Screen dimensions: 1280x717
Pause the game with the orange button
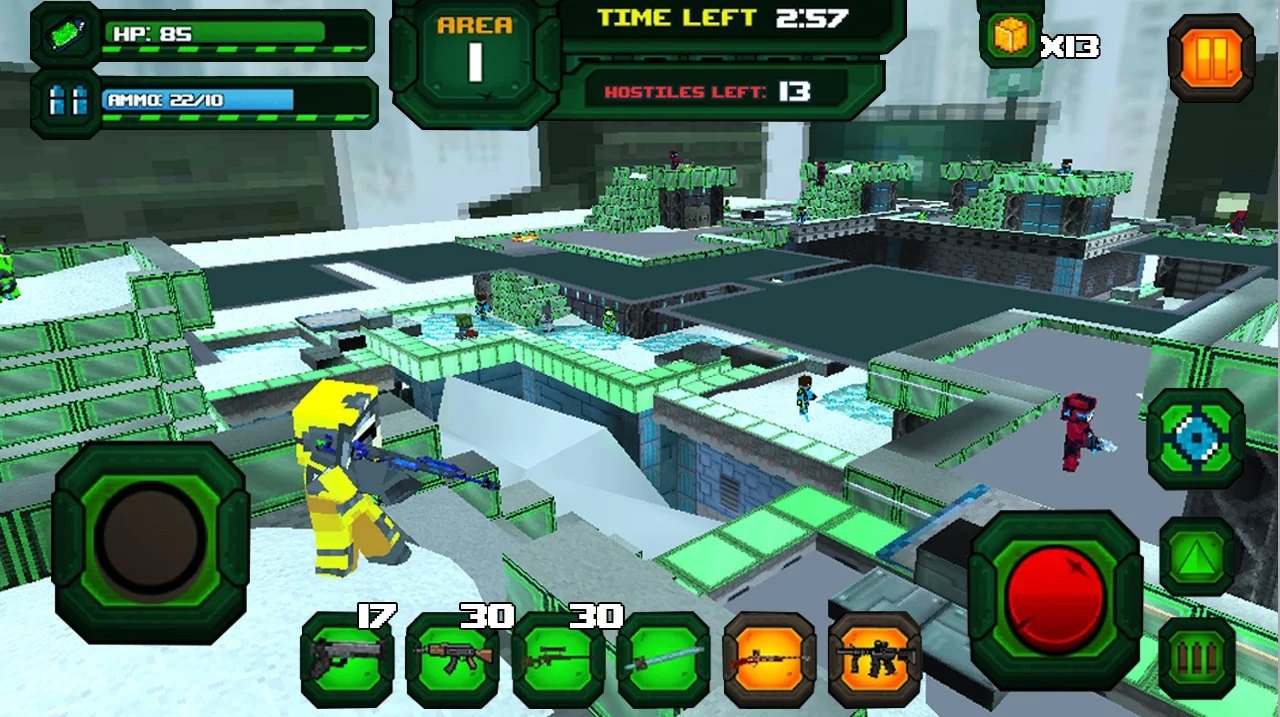pos(1211,58)
